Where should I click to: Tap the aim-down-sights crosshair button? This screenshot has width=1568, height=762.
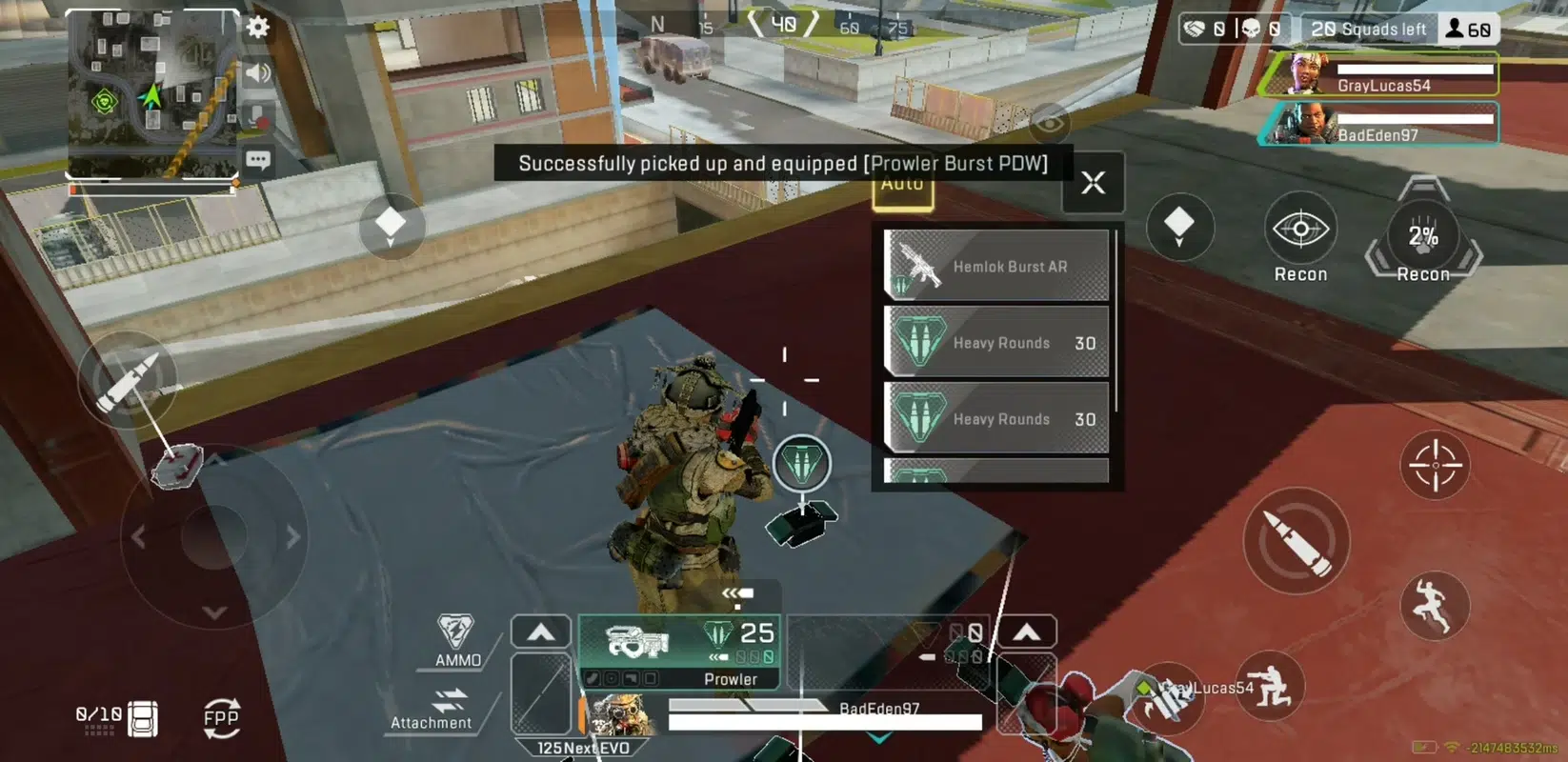coord(1435,466)
